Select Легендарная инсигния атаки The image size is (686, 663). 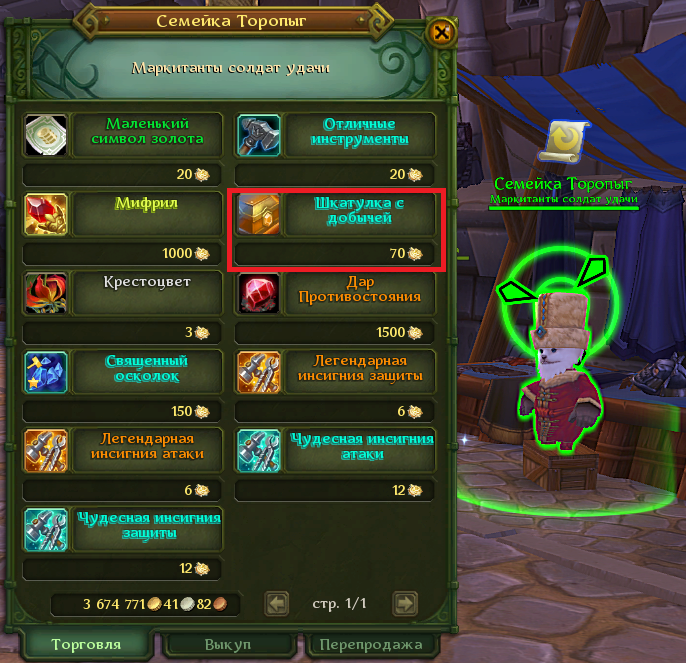tap(45, 449)
